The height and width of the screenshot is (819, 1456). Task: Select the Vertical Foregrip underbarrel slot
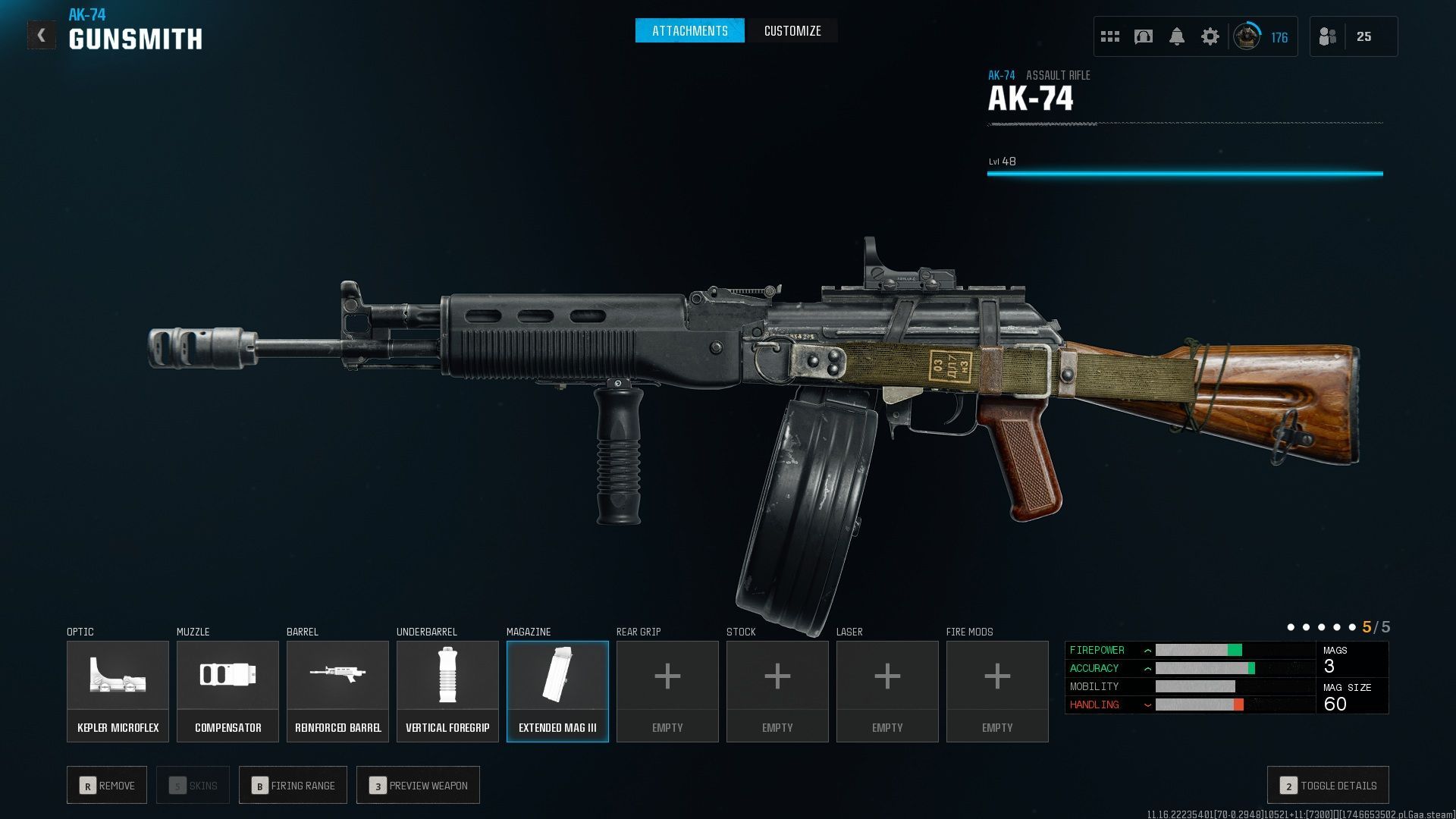point(447,691)
